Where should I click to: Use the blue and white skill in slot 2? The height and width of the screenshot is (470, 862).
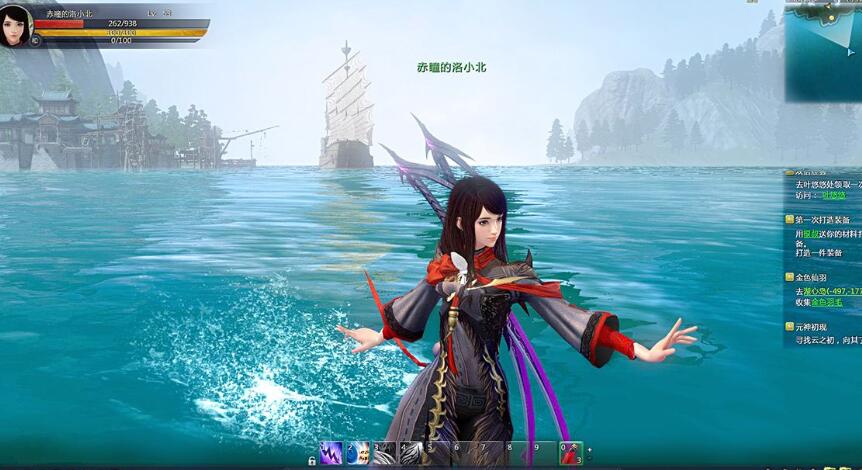pos(358,453)
